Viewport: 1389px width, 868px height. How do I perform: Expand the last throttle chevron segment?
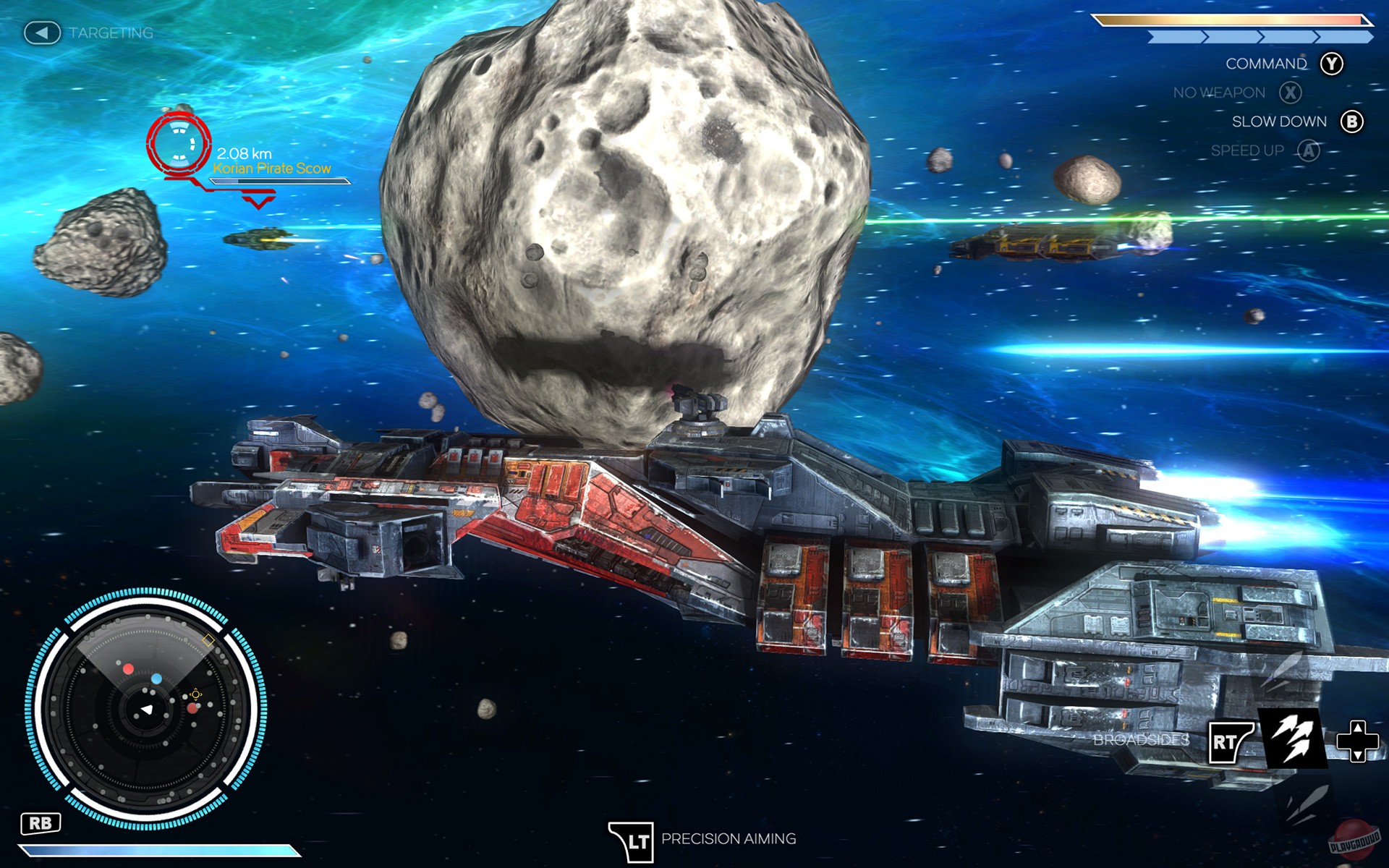1344,38
